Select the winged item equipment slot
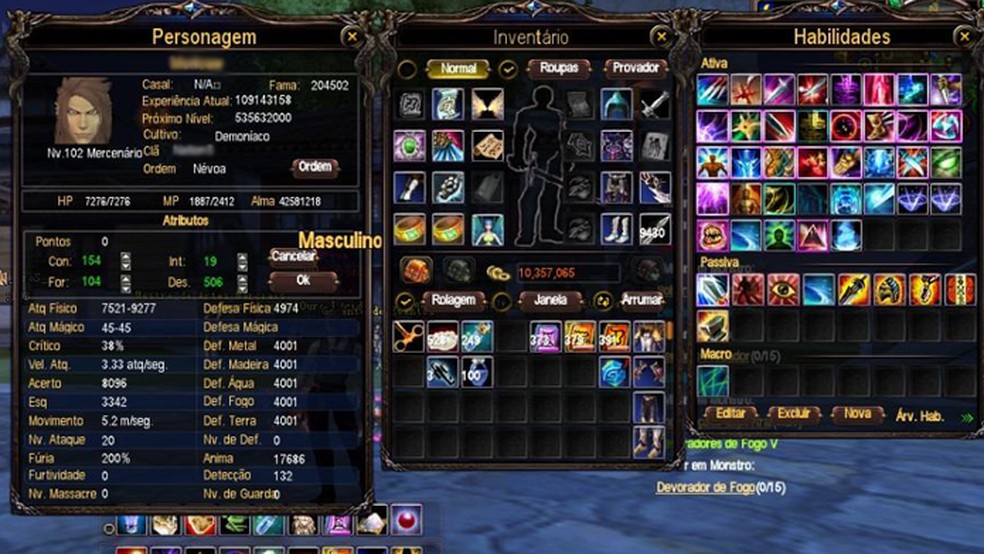 486,104
